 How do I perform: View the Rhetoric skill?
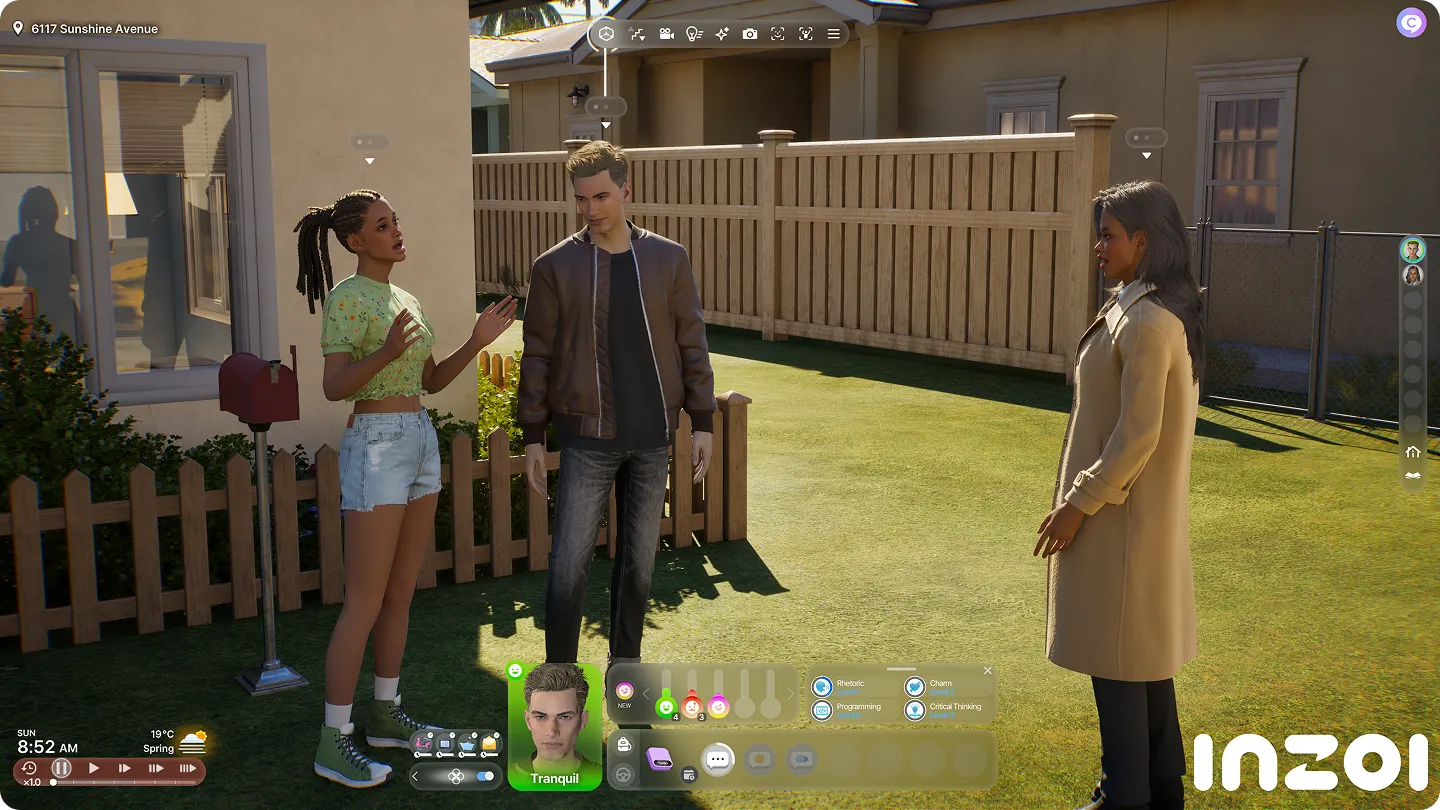click(850, 686)
